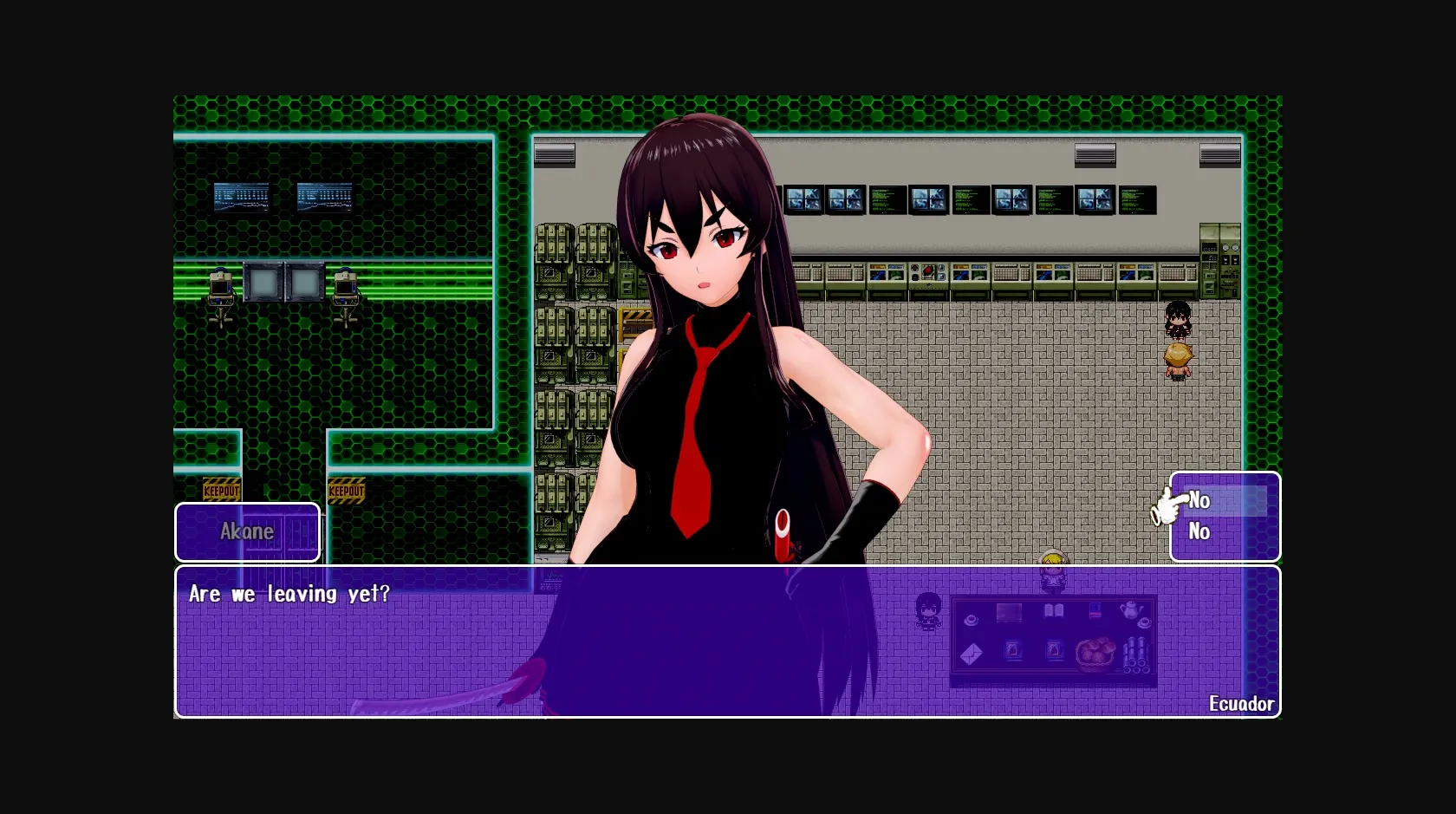Click the teapot icon on the table

(1131, 609)
